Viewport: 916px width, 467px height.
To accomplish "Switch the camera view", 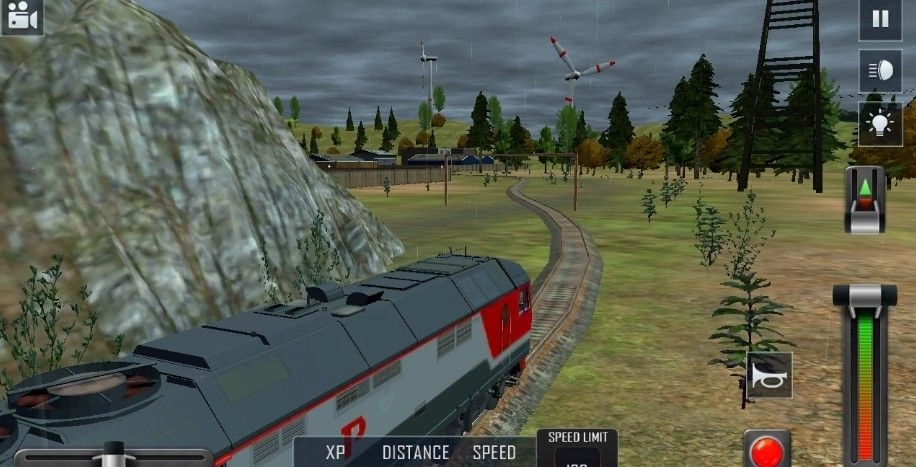I will tap(21, 17).
